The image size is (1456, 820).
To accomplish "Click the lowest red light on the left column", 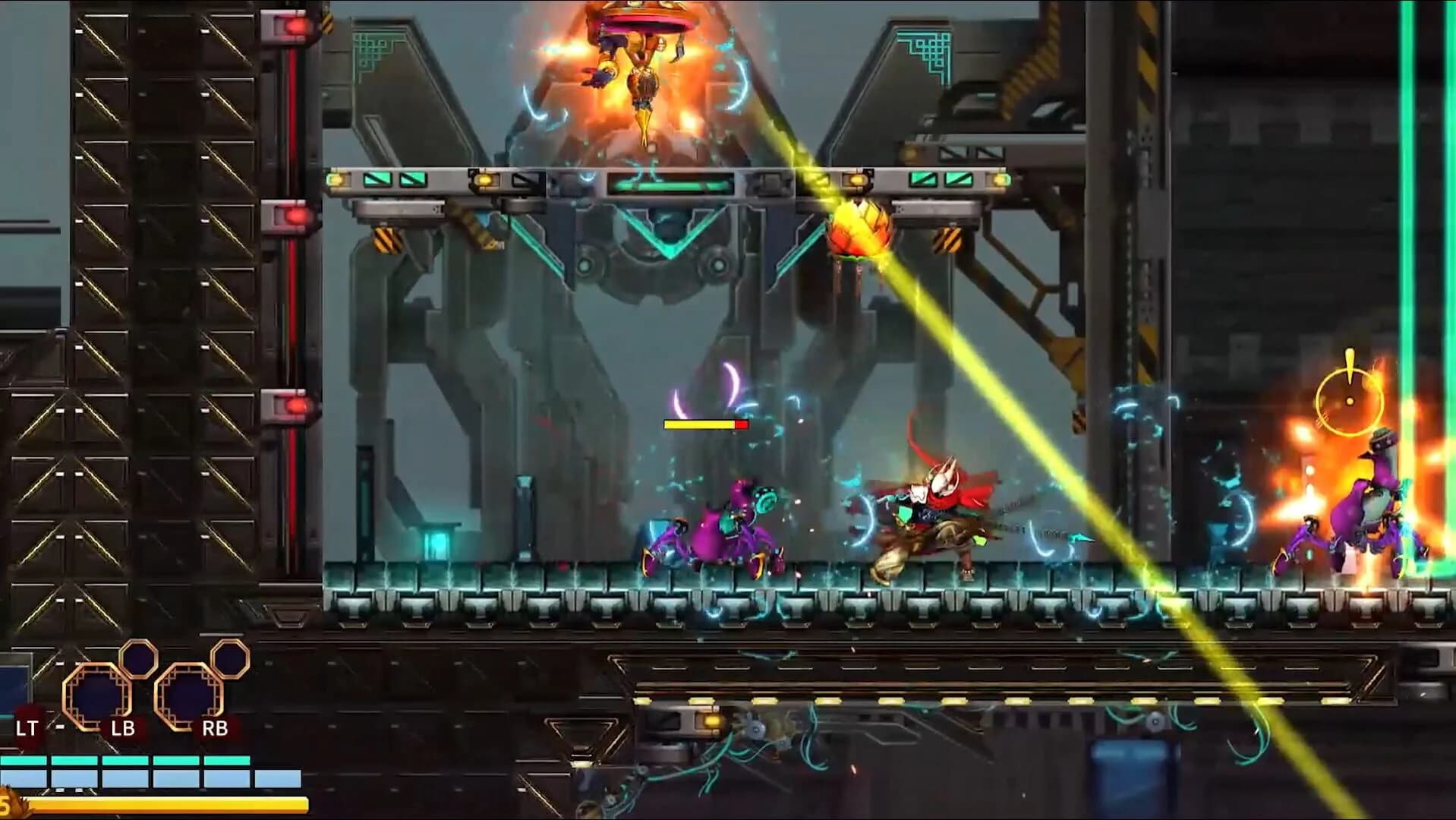I will (x=295, y=405).
